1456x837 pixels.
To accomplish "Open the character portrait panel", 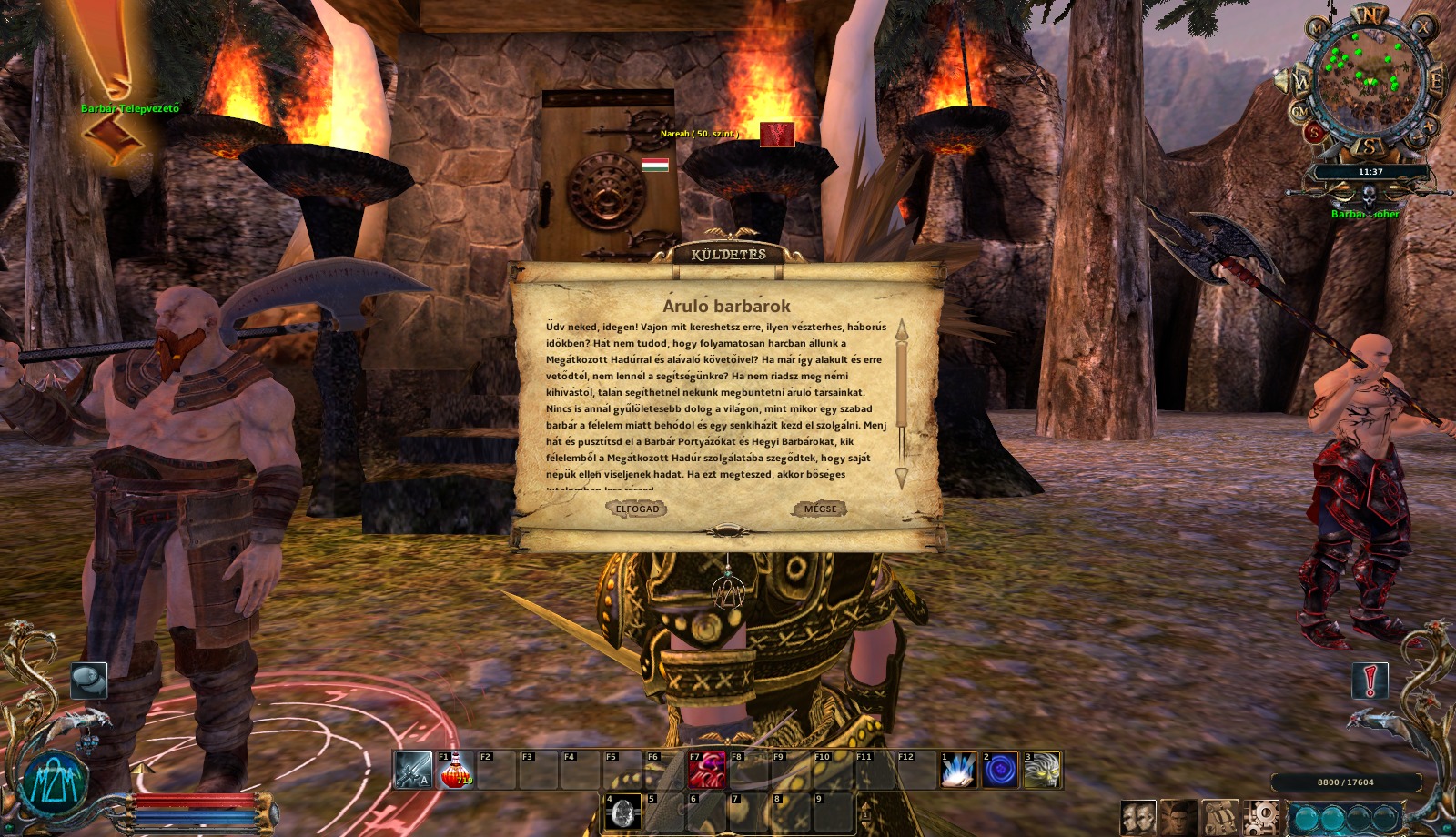I will click(x=1178, y=819).
